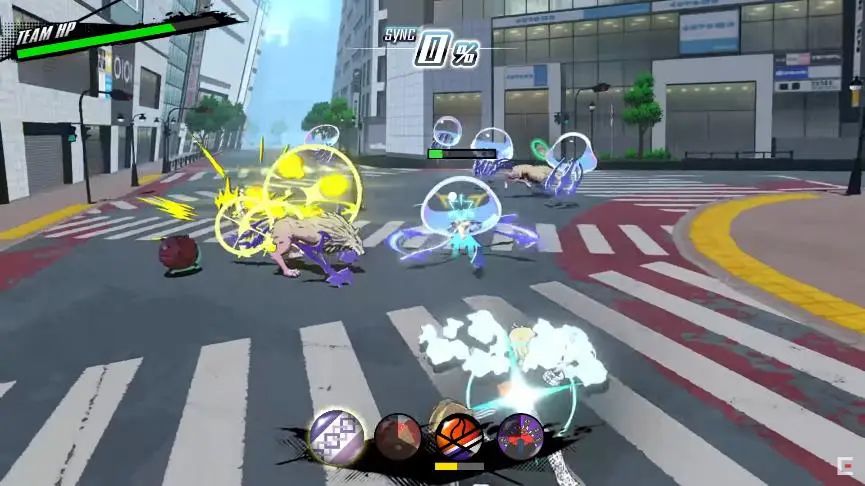Select the purple chain-pattern pin
The height and width of the screenshot is (486, 865).
click(x=335, y=435)
